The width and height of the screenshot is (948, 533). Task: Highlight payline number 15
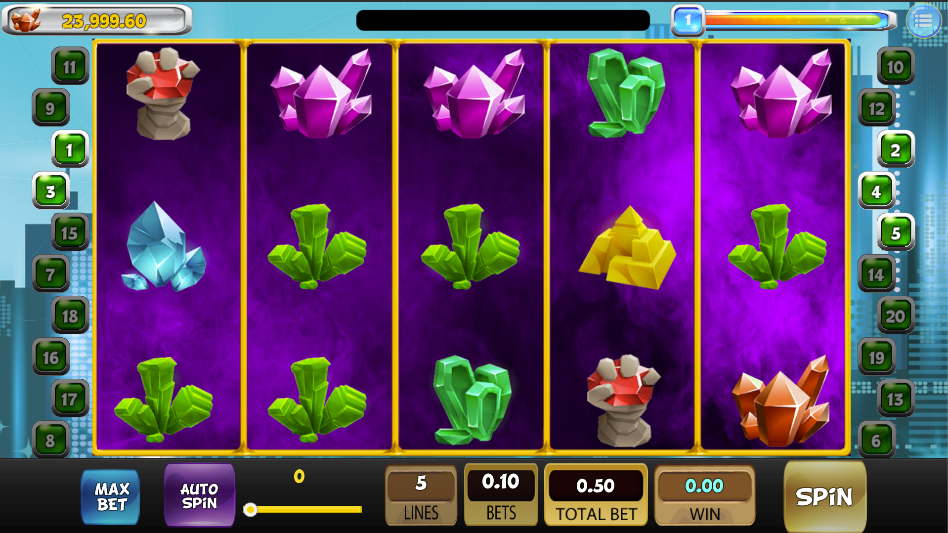(70, 233)
